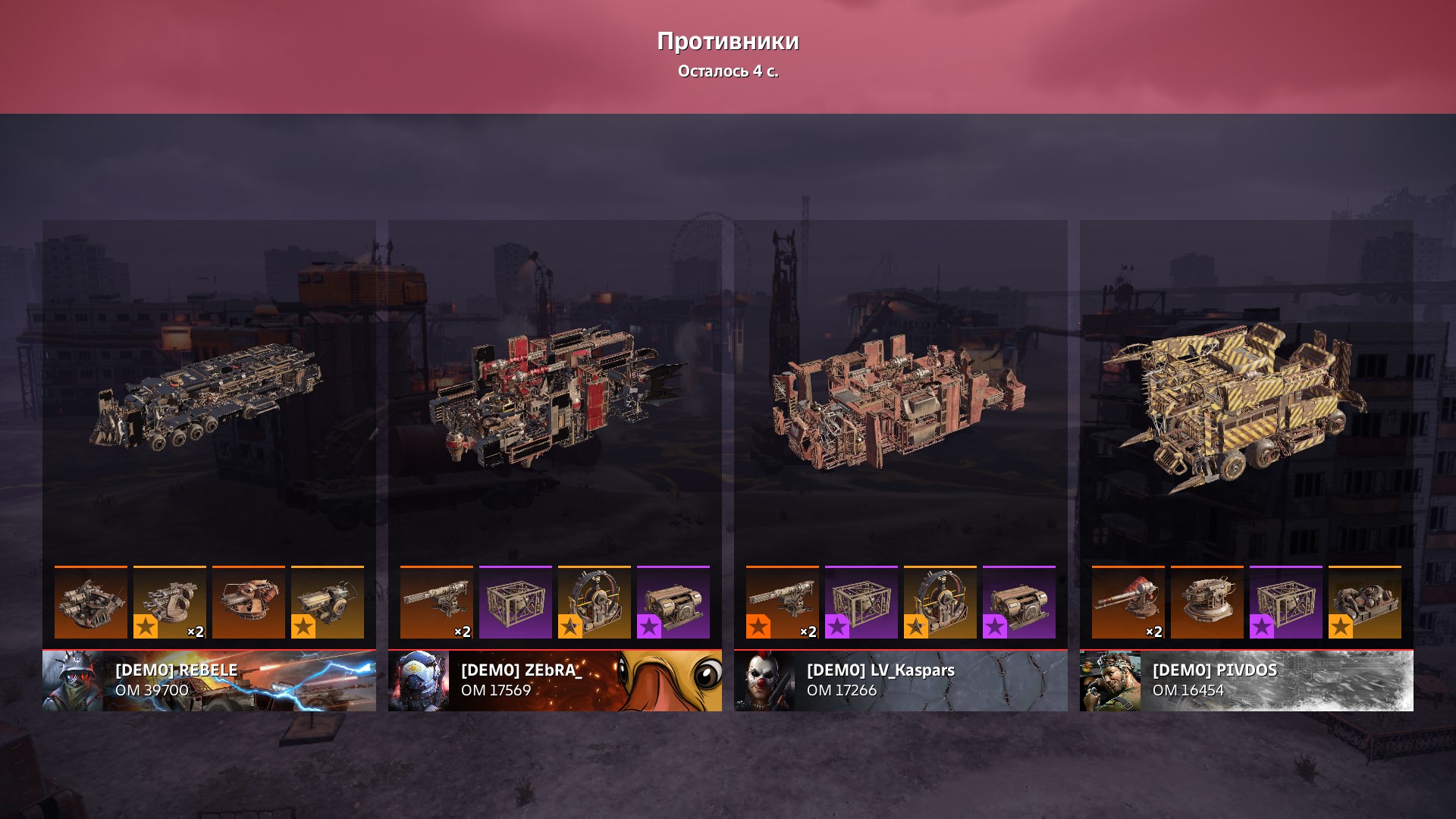
Task: Click REBELE's starred generator module icon
Action: (x=328, y=602)
